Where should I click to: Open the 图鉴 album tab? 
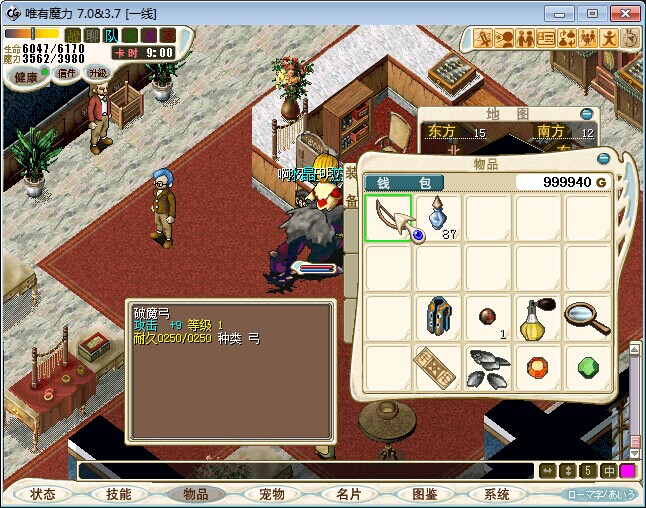coord(423,494)
